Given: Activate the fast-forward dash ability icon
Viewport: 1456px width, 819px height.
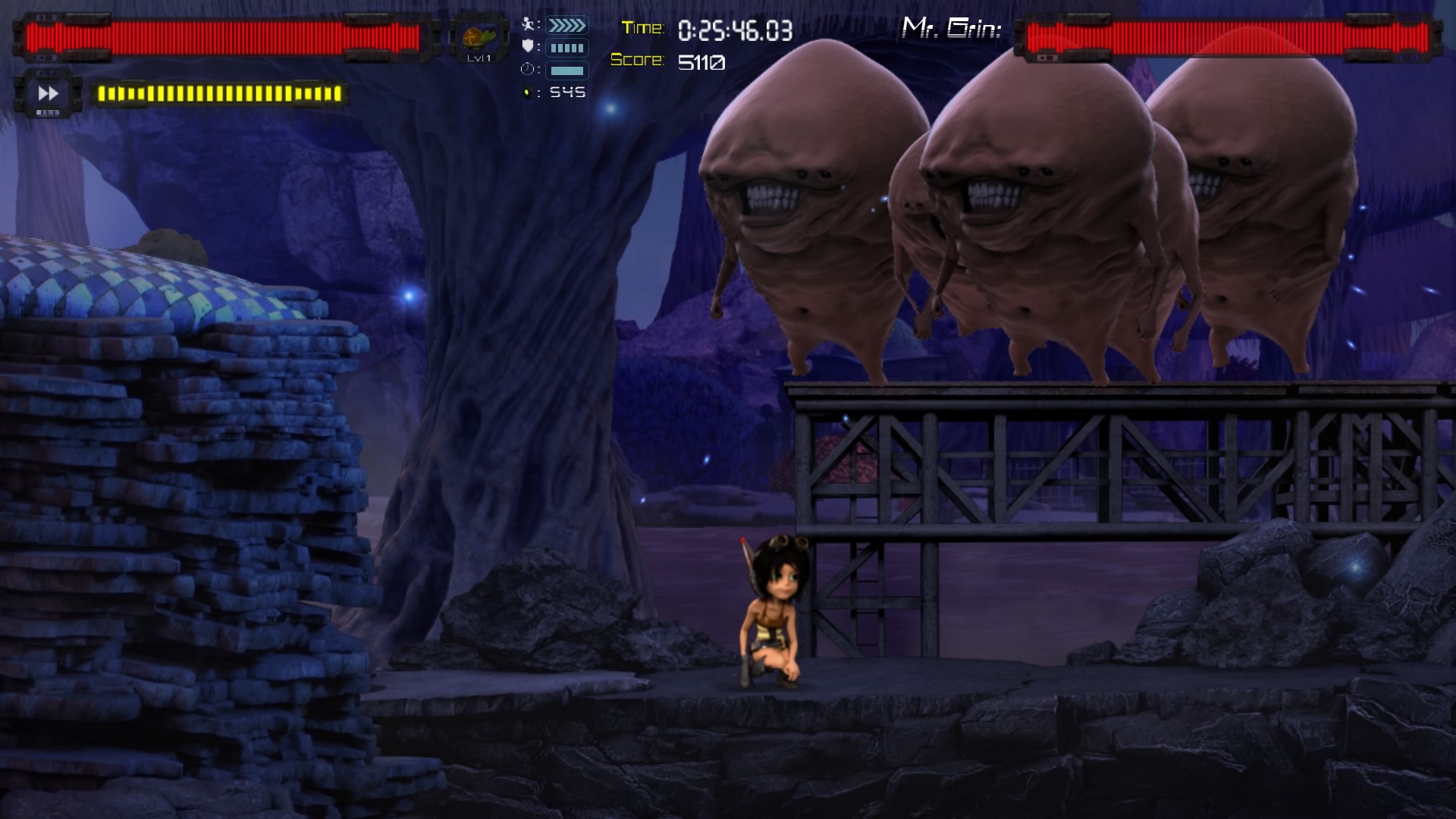Looking at the screenshot, I should (49, 93).
